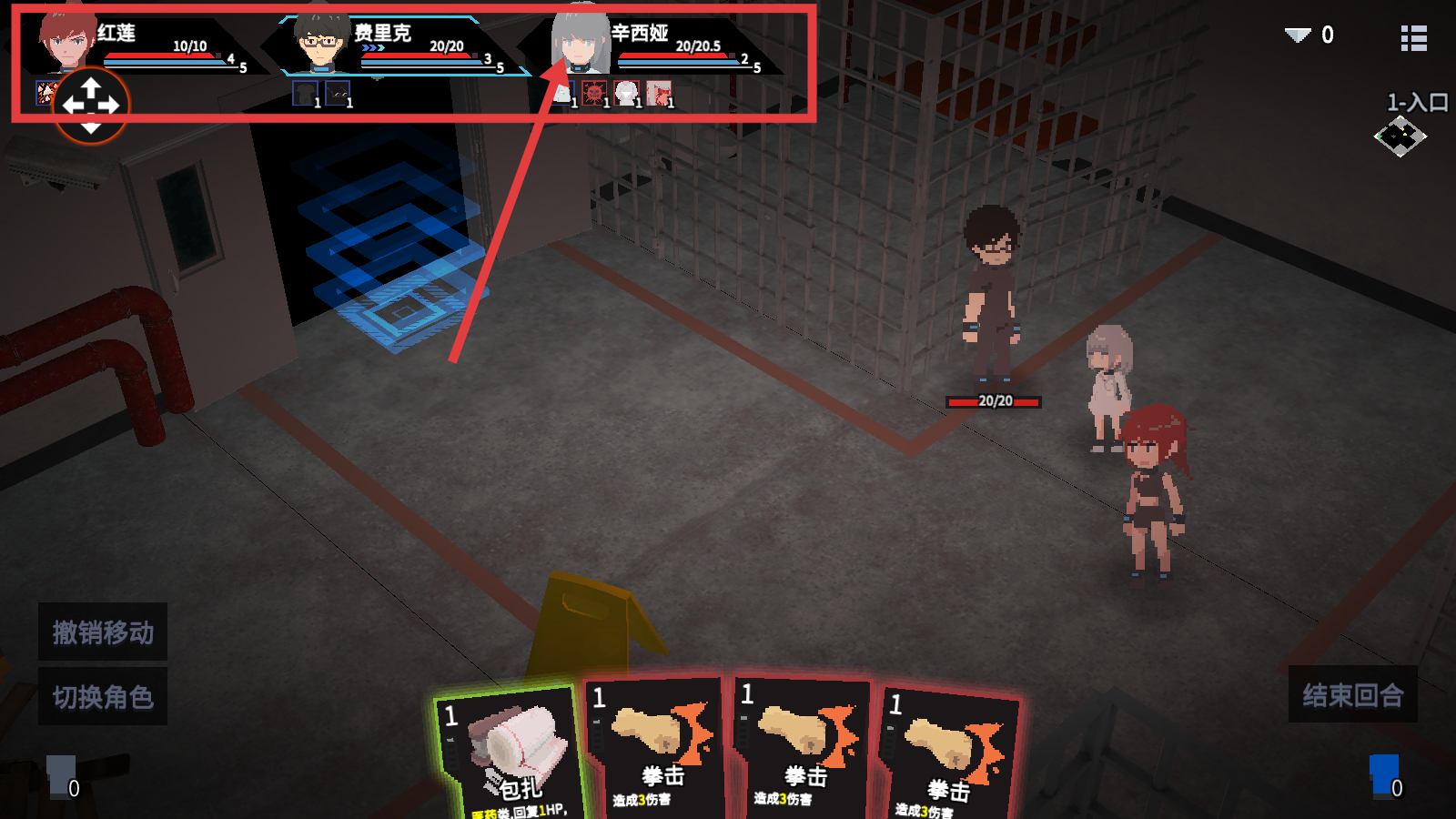Open the list menu icon
Image resolution: width=1456 pixels, height=819 pixels.
1413,38
